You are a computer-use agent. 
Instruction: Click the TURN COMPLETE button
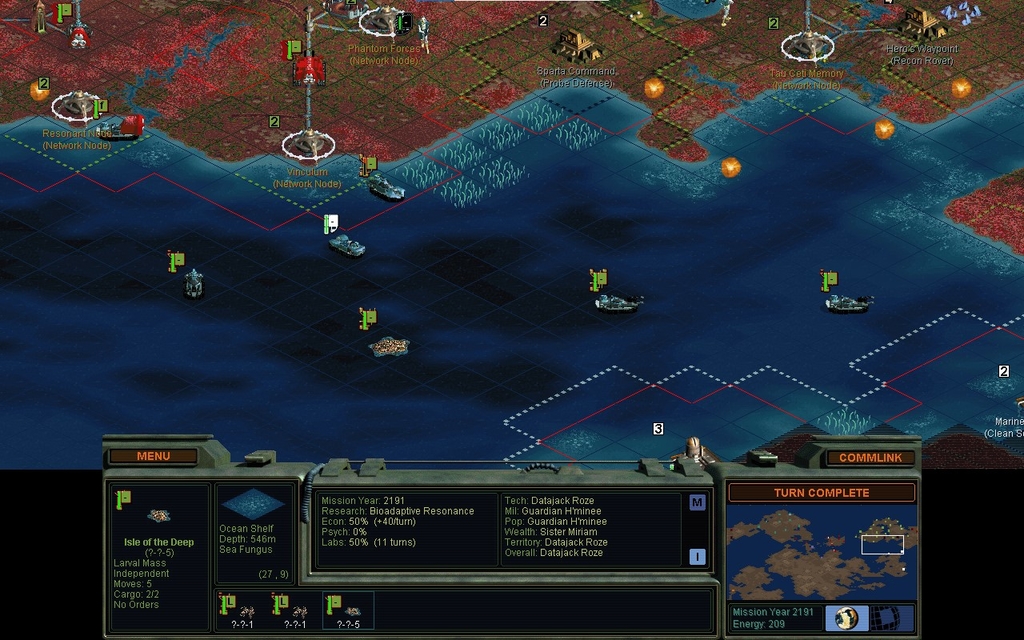click(821, 492)
